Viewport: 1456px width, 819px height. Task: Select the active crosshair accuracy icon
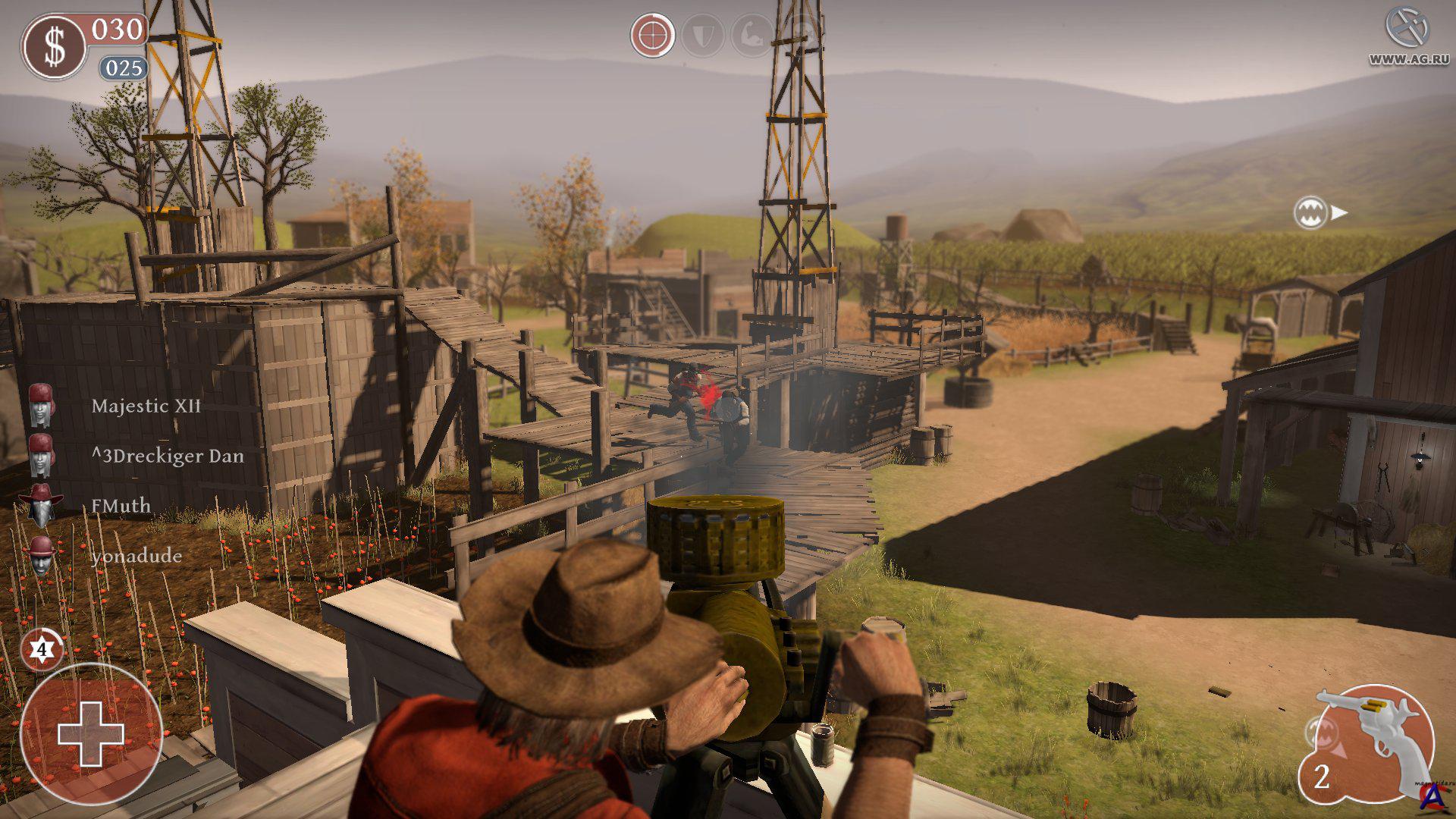[652, 35]
